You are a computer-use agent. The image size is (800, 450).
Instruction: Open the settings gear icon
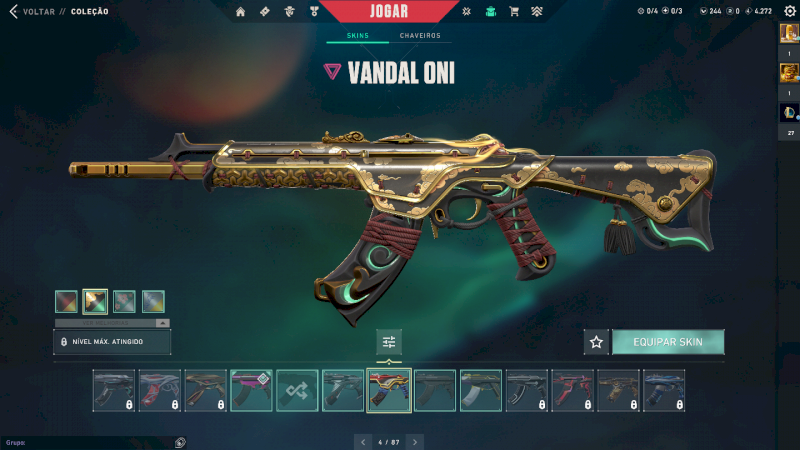click(788, 11)
